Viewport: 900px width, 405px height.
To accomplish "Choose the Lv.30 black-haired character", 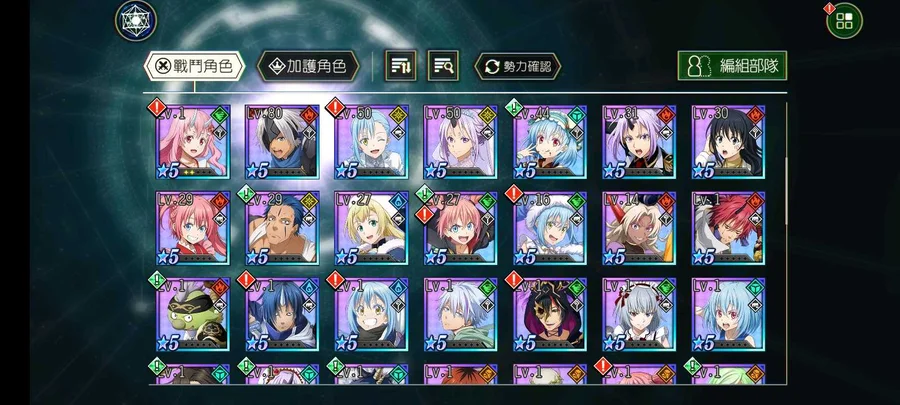I will 728,141.
